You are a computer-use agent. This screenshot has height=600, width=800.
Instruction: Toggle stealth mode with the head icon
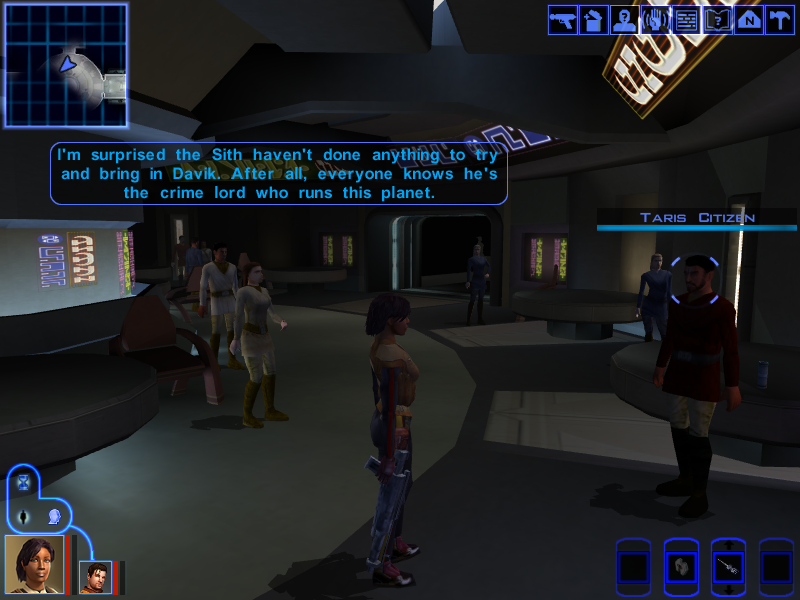click(55, 517)
